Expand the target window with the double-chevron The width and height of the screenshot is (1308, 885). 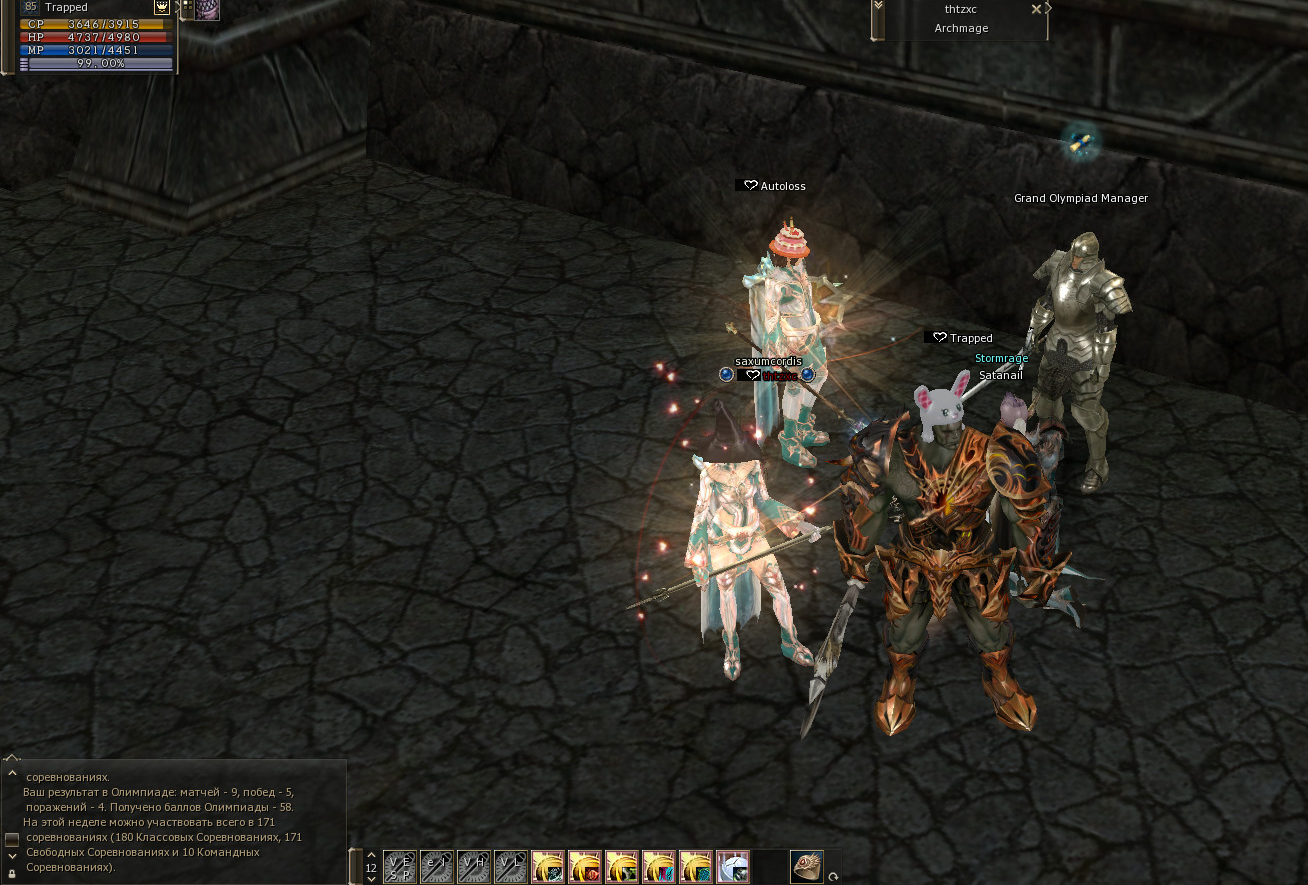(878, 6)
